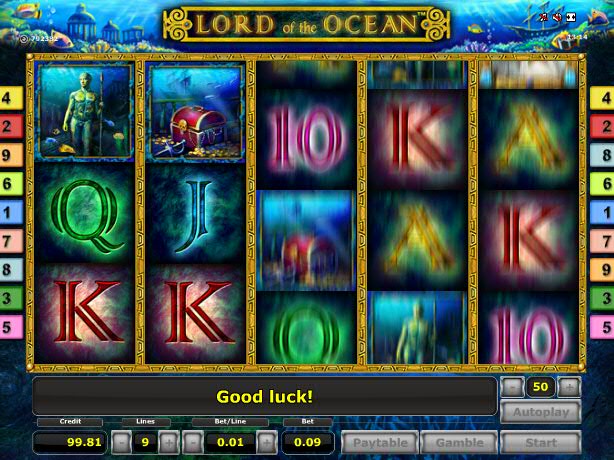Switch to fullscreen mode

coord(570,17)
